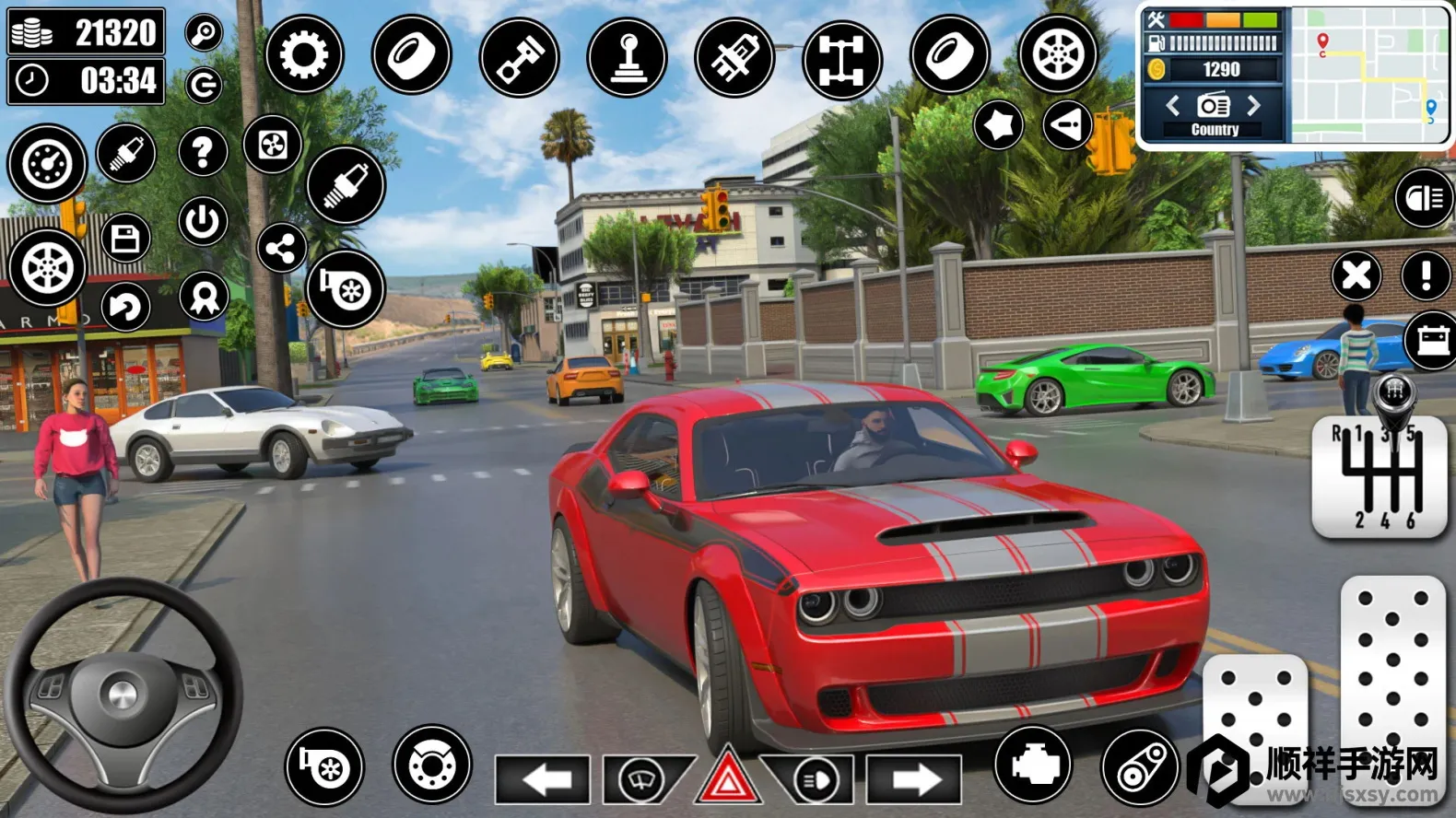The width and height of the screenshot is (1456, 818).
Task: Select the speedometer gauge icon
Action: pyautogui.click(x=47, y=164)
